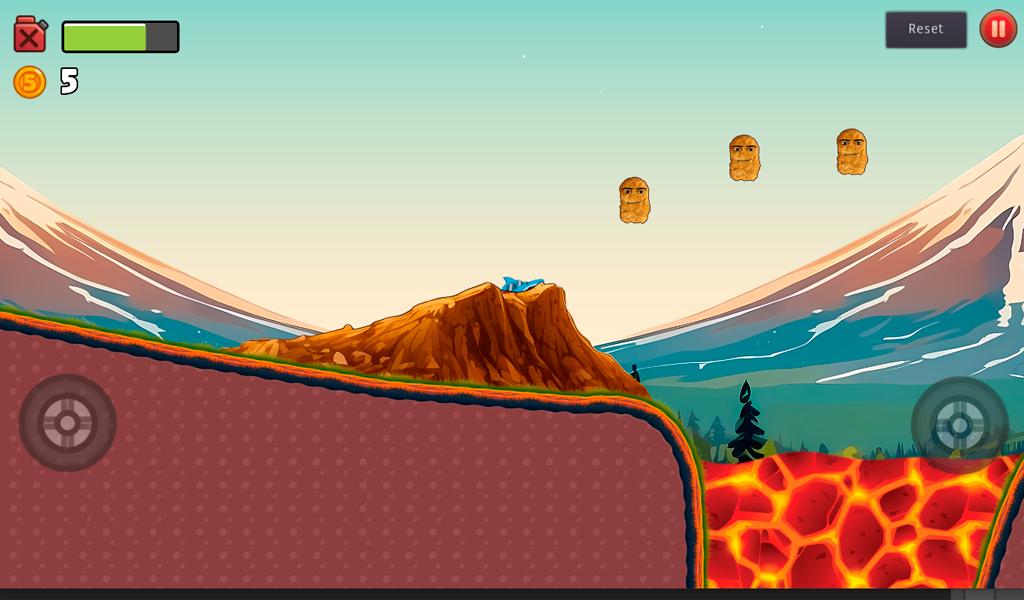The image size is (1024, 600).
Task: Tap the right pedal control
Action: coord(959,425)
